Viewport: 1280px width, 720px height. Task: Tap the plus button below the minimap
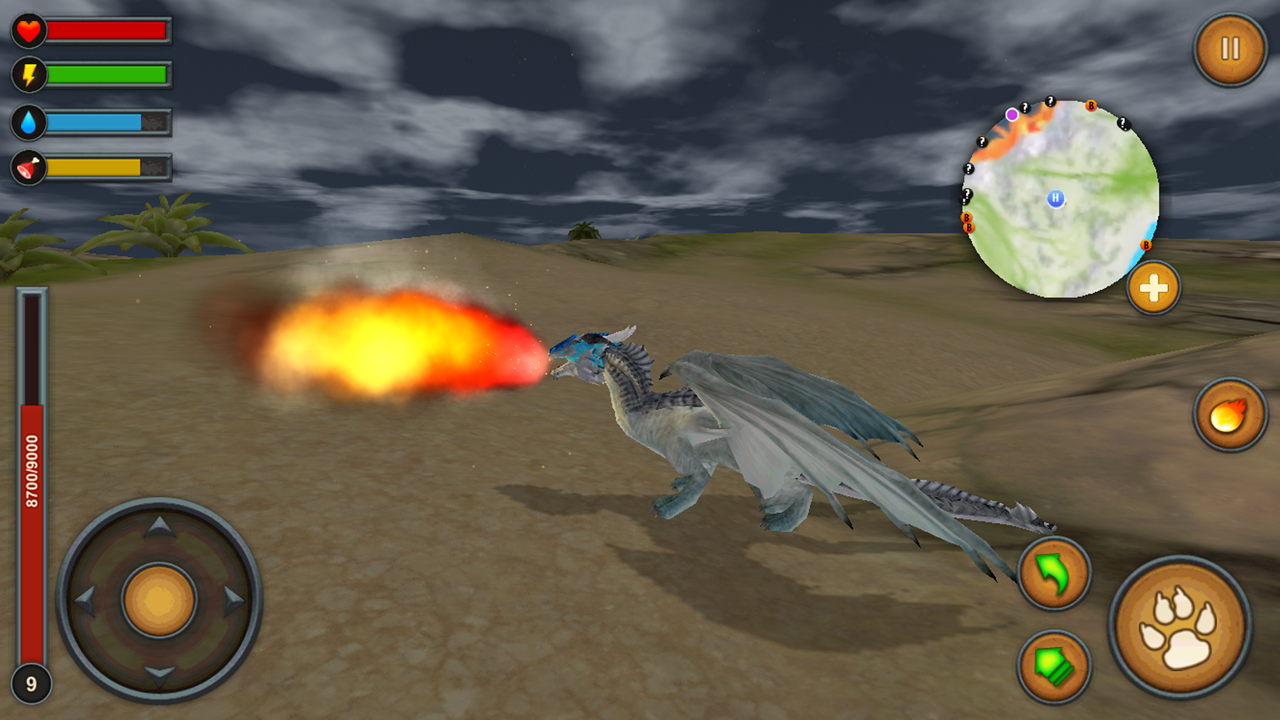pyautogui.click(x=1152, y=288)
